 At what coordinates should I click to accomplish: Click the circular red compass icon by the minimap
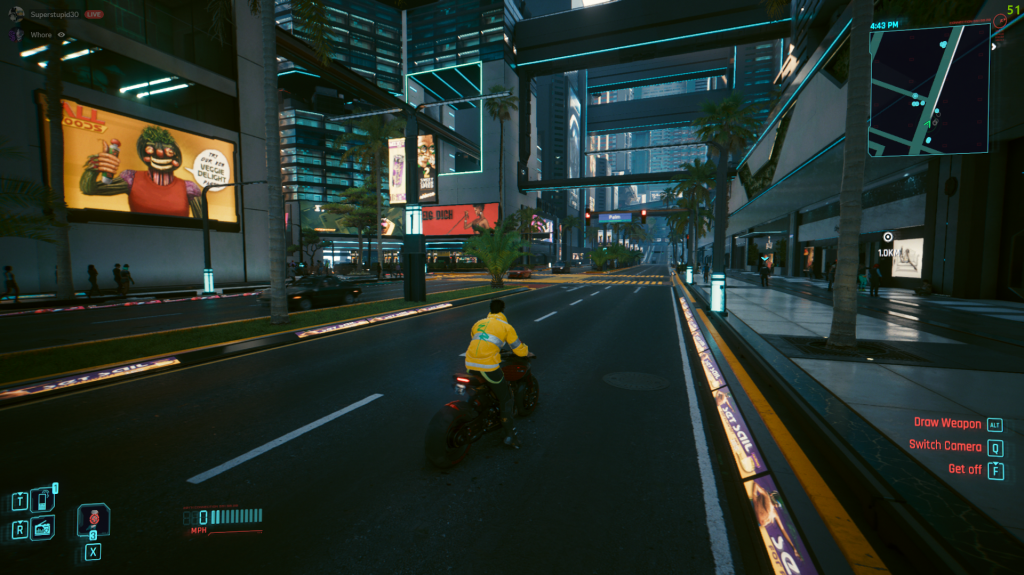[x=1002, y=22]
